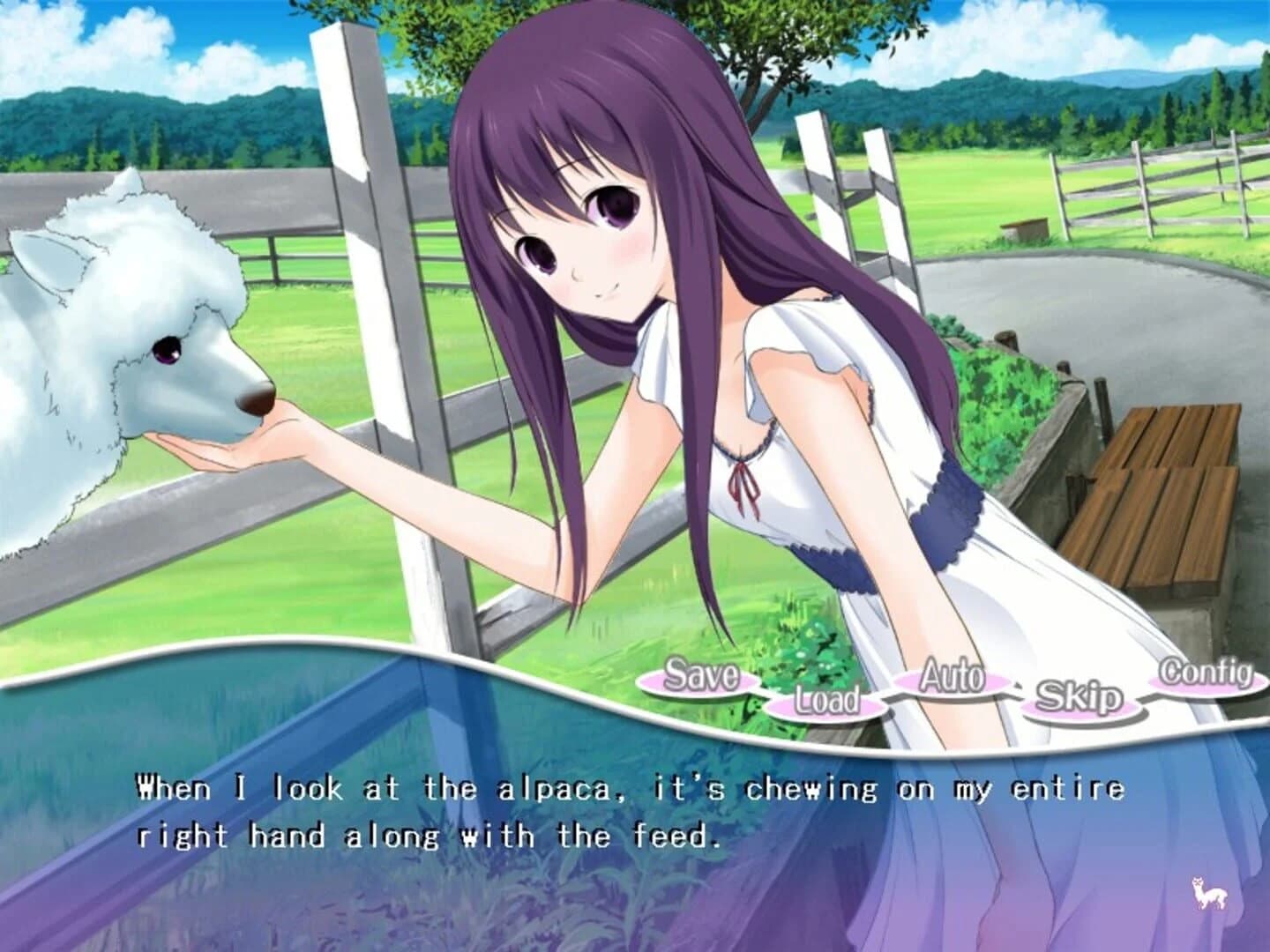Click the Load label below Save

[826, 701]
